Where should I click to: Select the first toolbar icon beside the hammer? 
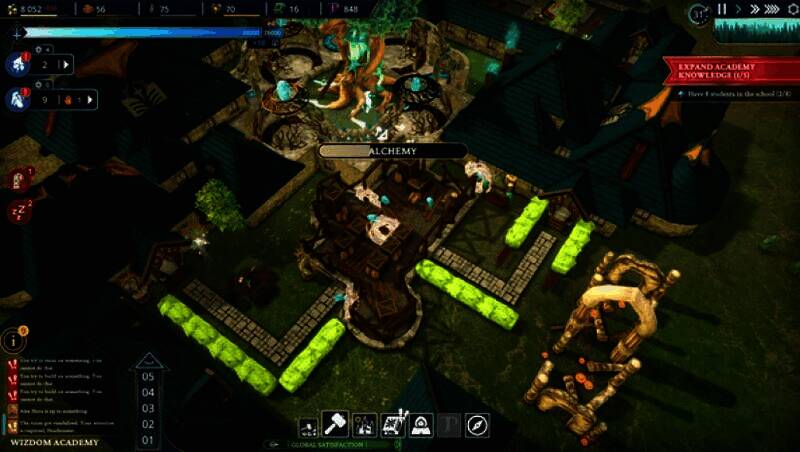coord(307,424)
